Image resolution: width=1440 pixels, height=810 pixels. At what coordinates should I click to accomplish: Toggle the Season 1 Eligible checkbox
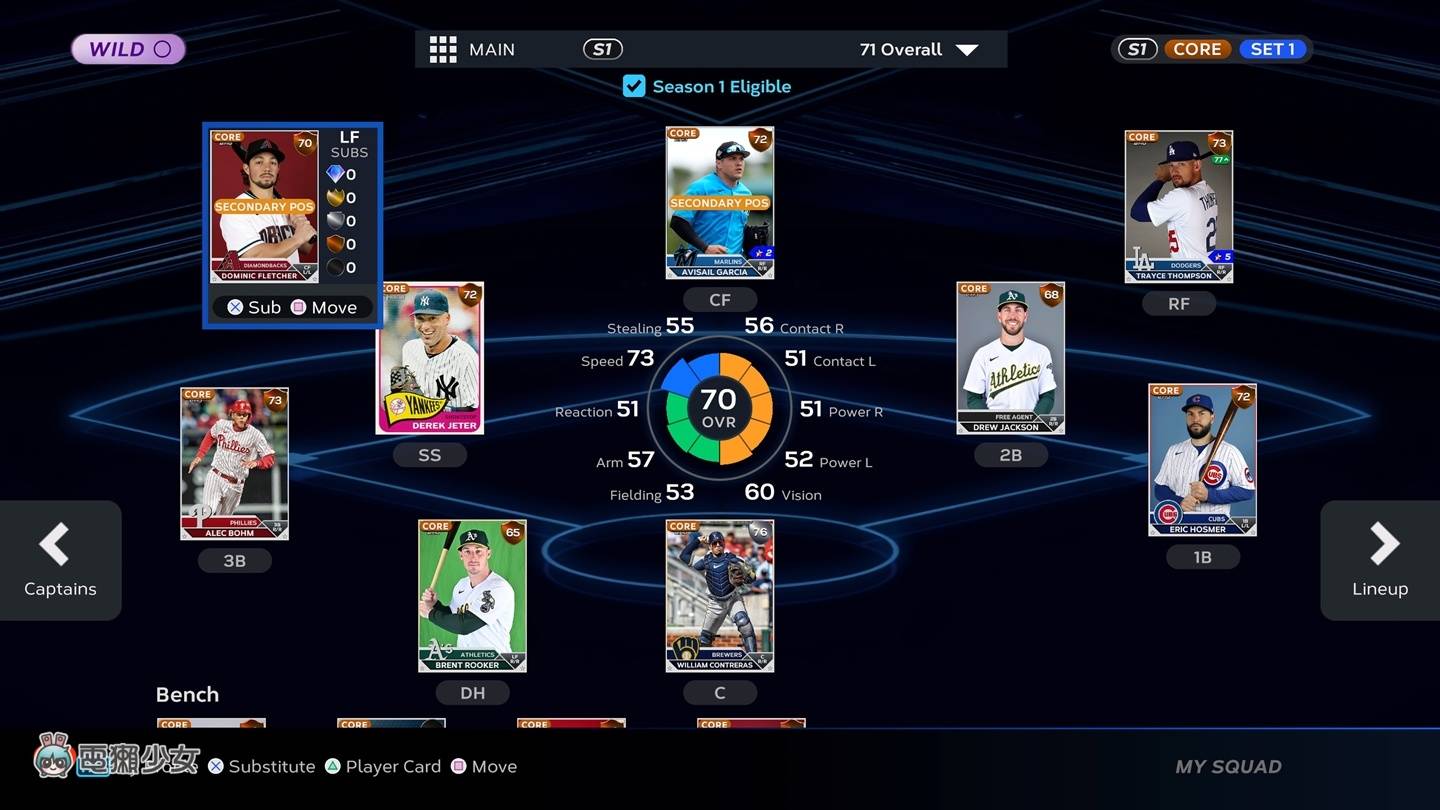(x=634, y=86)
